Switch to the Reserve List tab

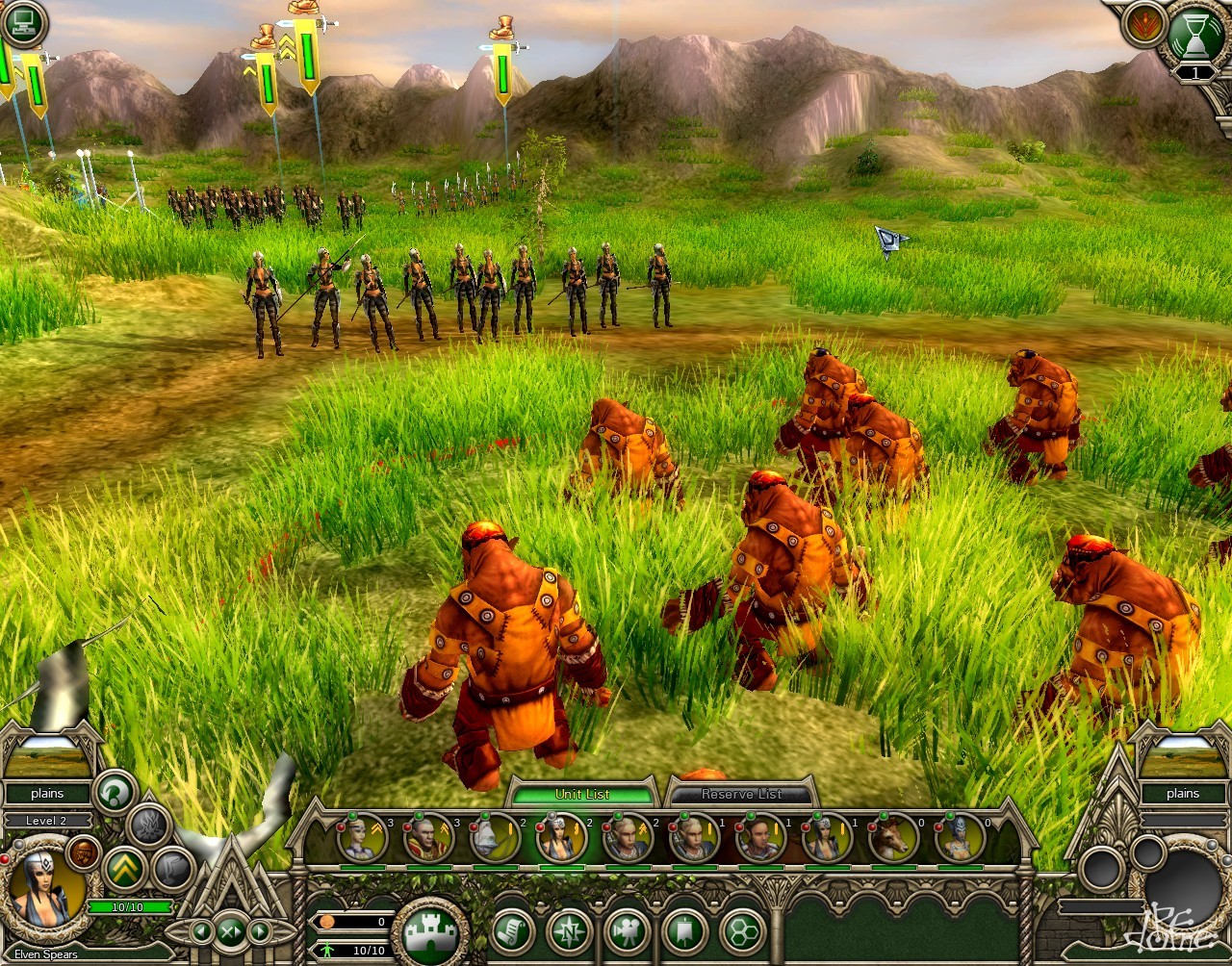coord(741,794)
